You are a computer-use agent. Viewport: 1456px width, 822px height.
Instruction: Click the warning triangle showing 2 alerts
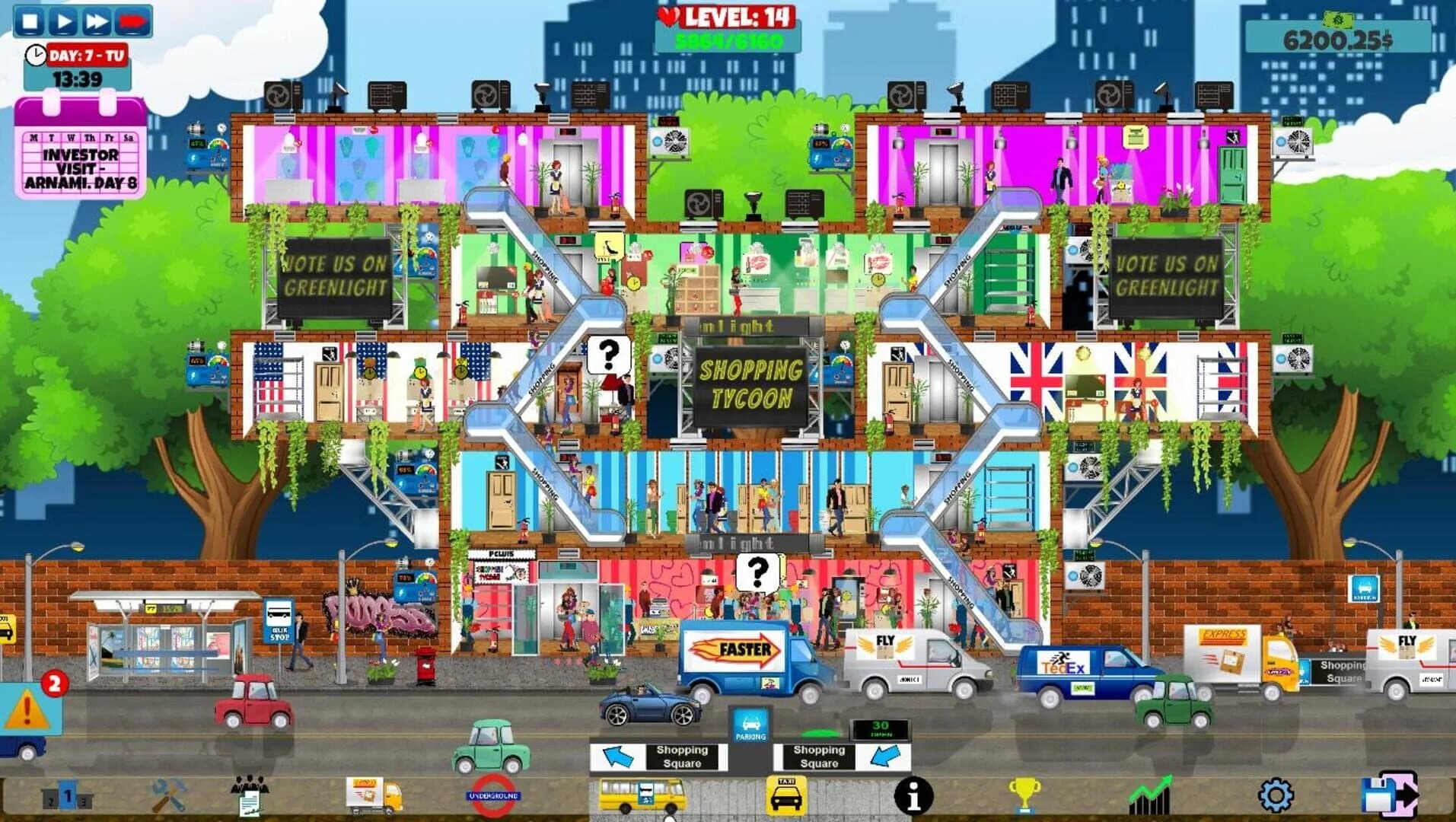27,708
